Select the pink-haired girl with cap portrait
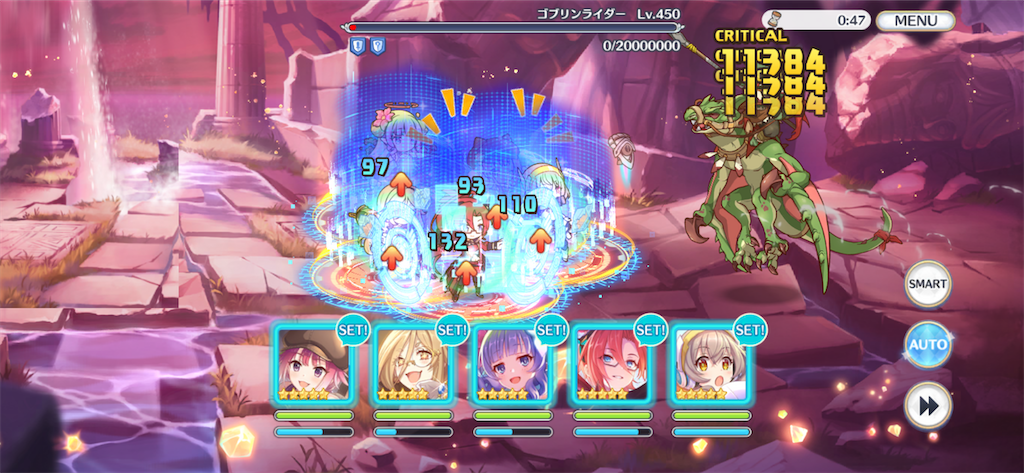 [314, 364]
